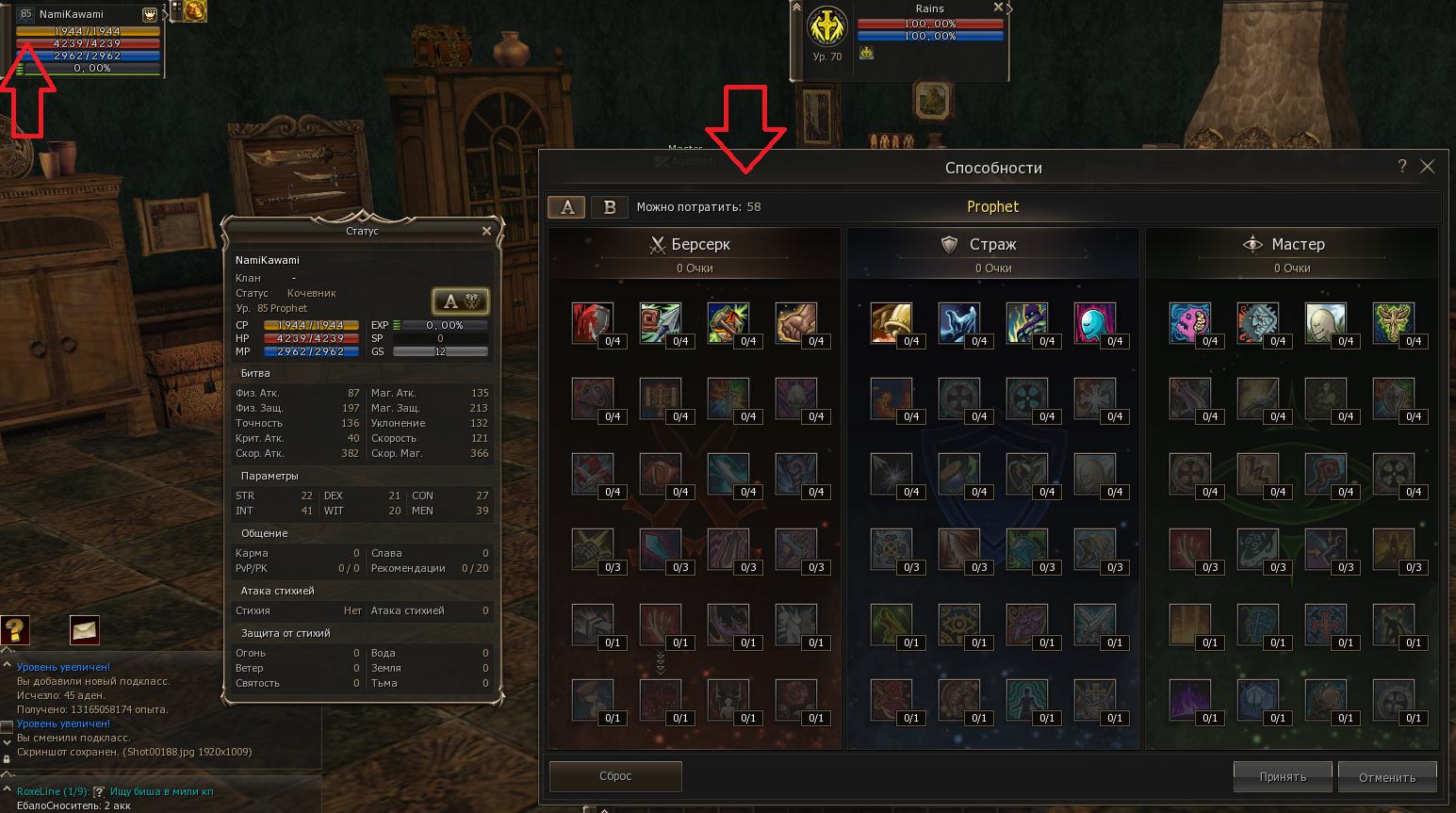The width and height of the screenshot is (1456, 813).
Task: Click the A dual-class button in Статус
Action: (460, 301)
